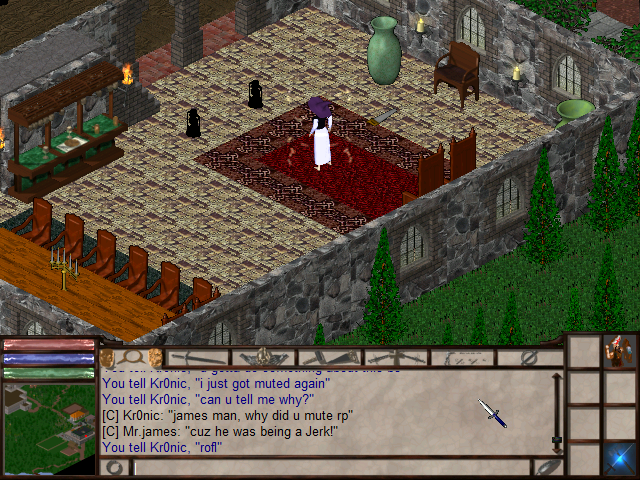The width and height of the screenshot is (640, 480).
Task: Activate the glowing blue crossed swords icon
Action: tap(619, 457)
